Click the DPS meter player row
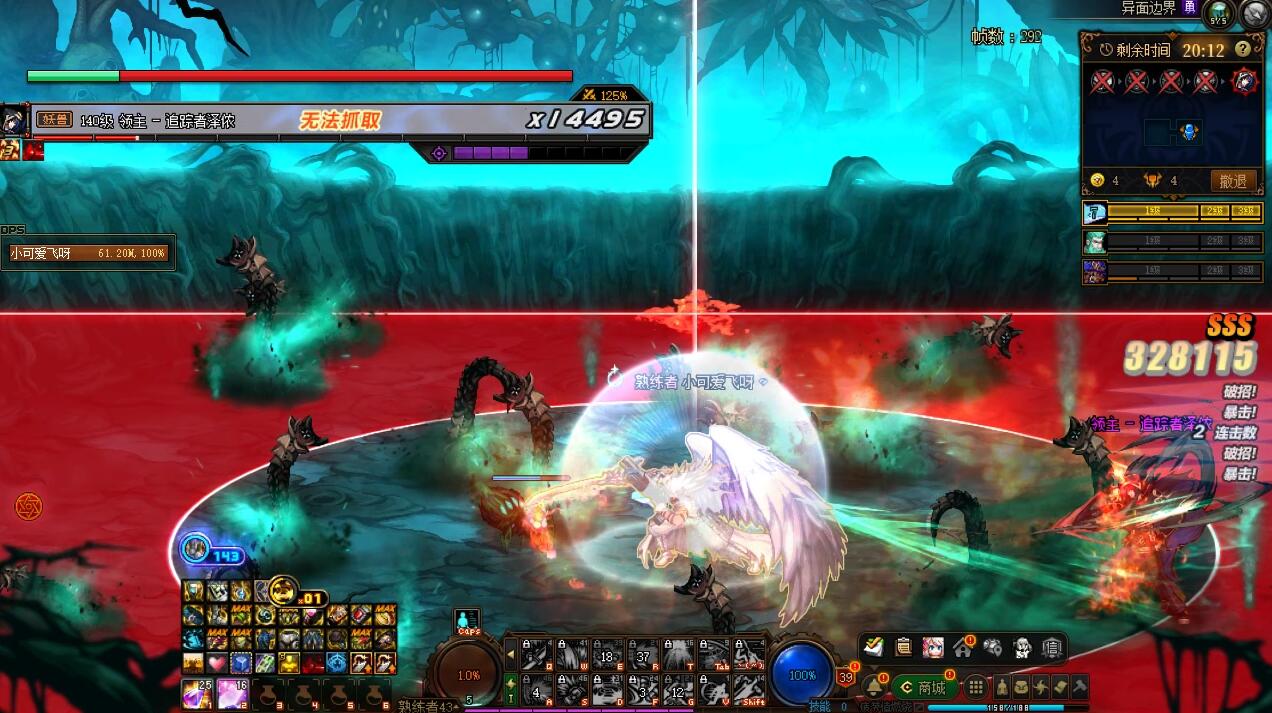Image resolution: width=1272 pixels, height=713 pixels. (88, 254)
